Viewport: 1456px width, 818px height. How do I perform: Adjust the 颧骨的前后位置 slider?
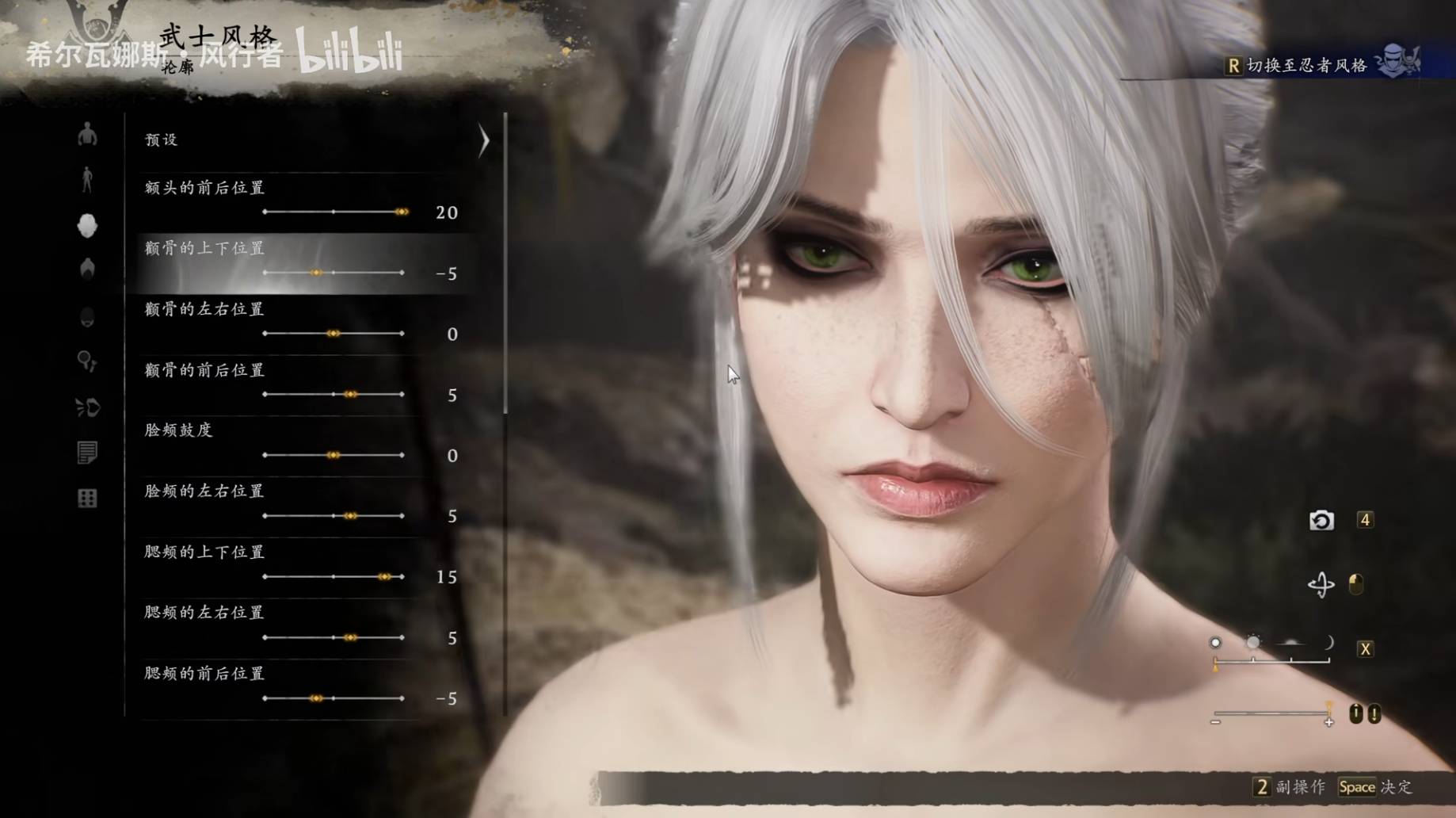coord(350,394)
